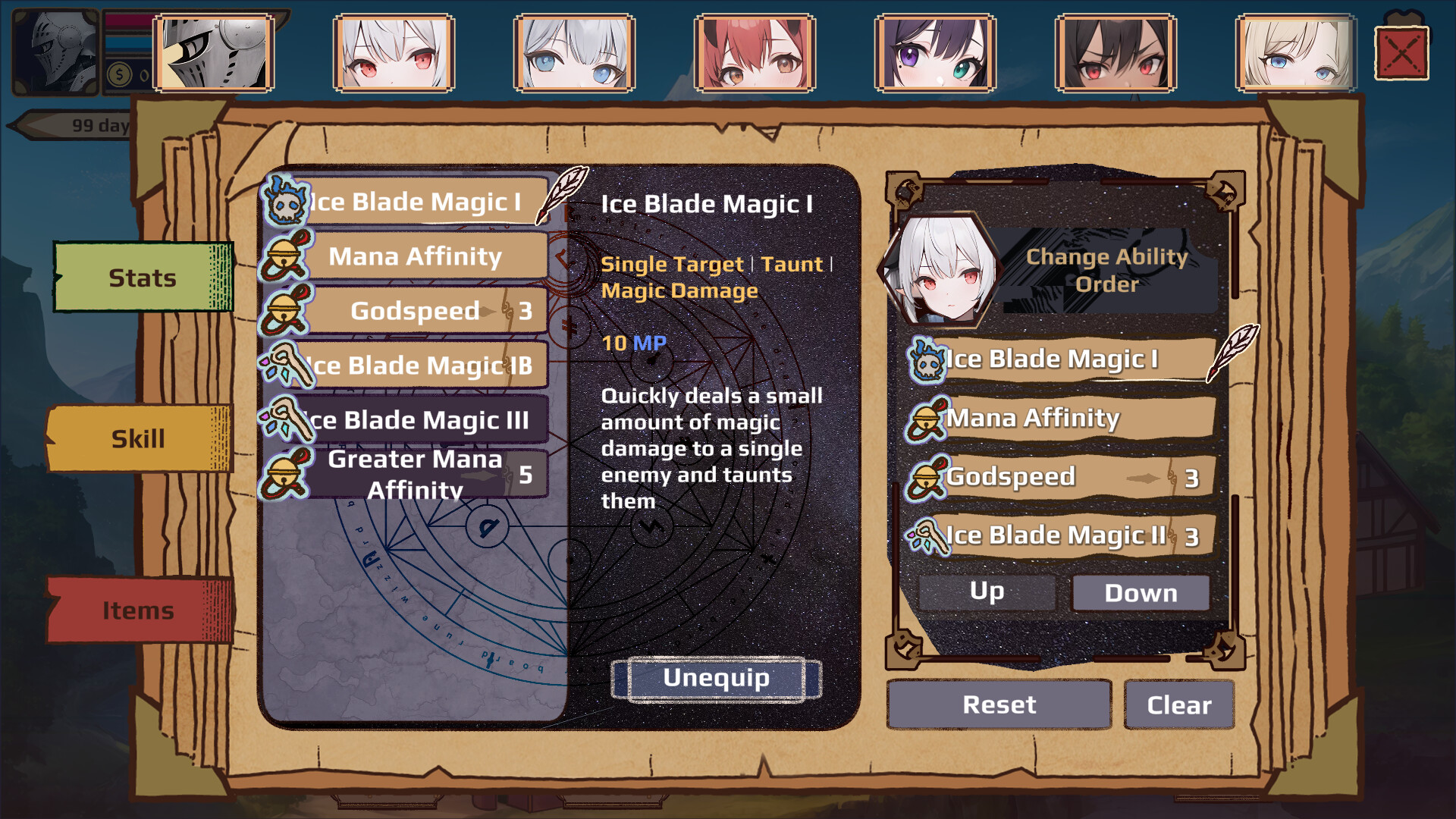The width and height of the screenshot is (1456, 819).
Task: Switch to the Stats tab
Action: click(140, 278)
